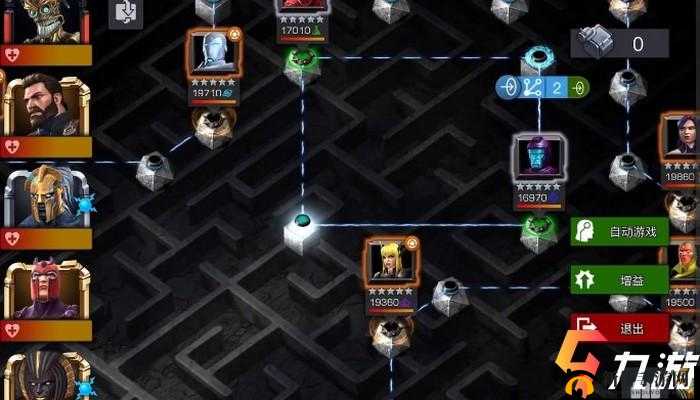The width and height of the screenshot is (700, 400).
Task: Open the blue path selector showing 2
Action: click(x=543, y=87)
